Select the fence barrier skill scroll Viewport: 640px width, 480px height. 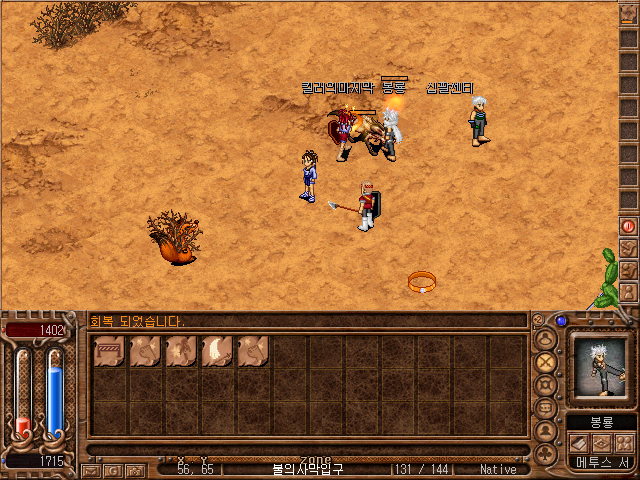click(109, 351)
